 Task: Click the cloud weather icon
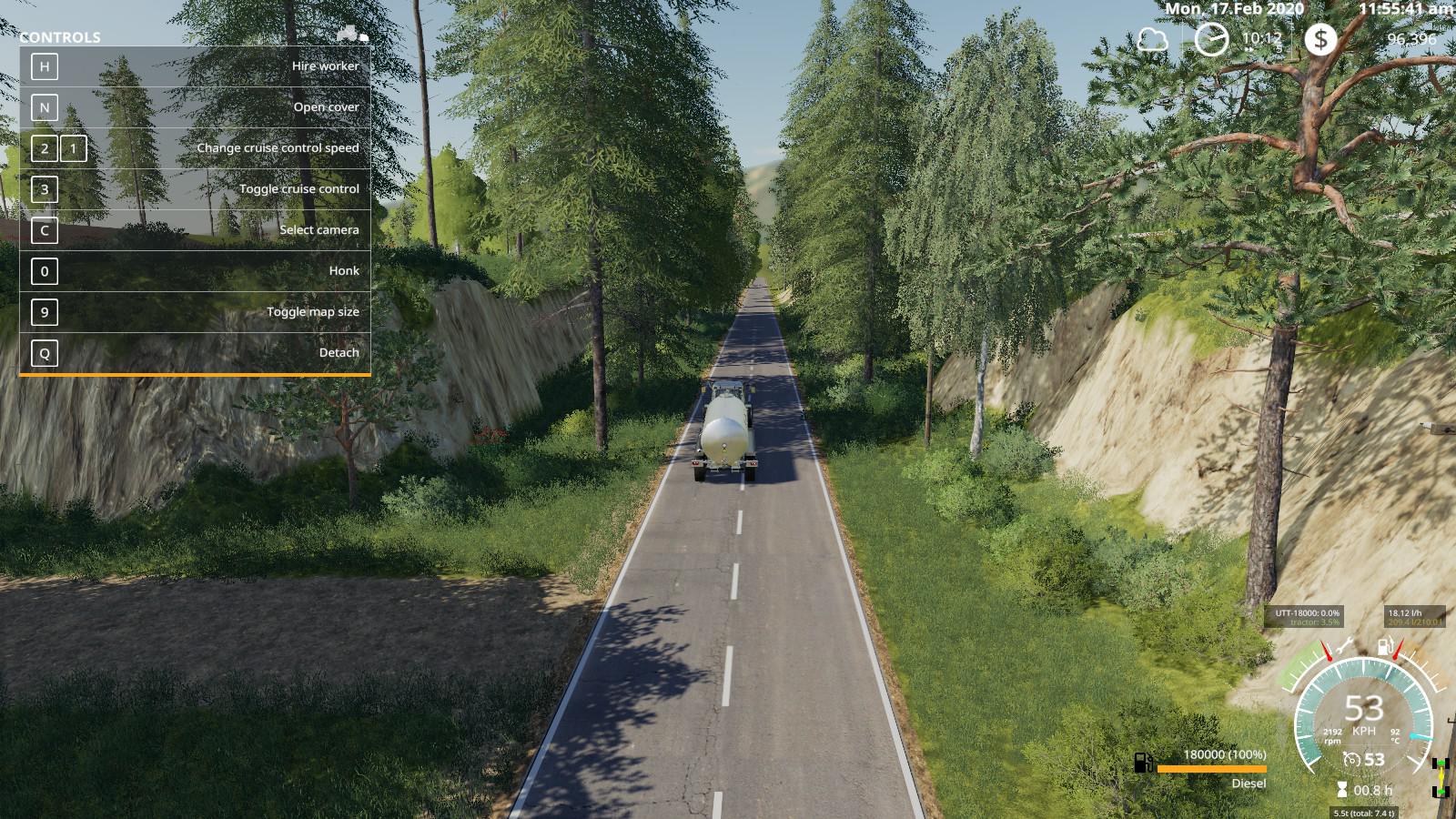point(1152,40)
